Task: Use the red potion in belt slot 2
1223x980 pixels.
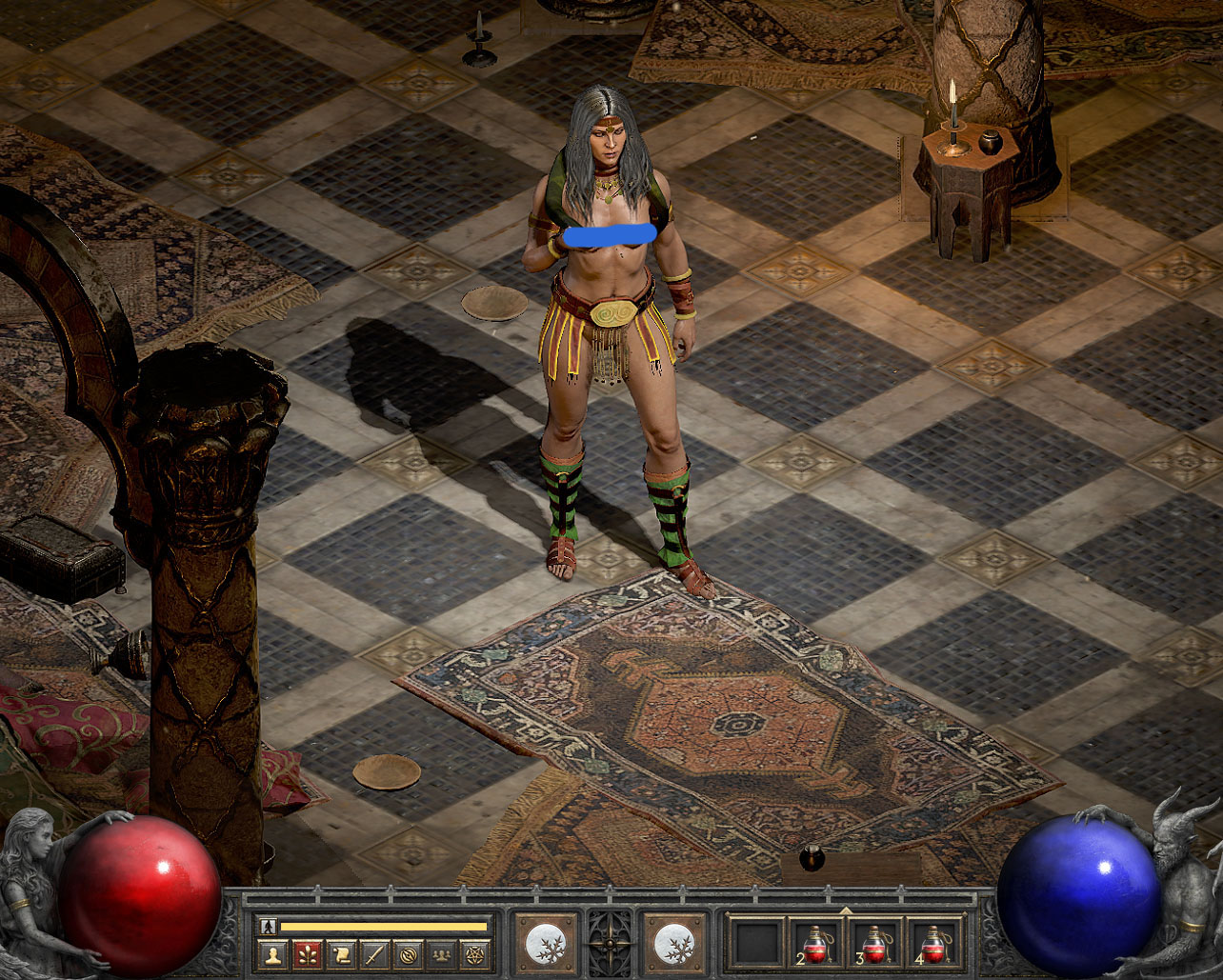Action: (816, 944)
